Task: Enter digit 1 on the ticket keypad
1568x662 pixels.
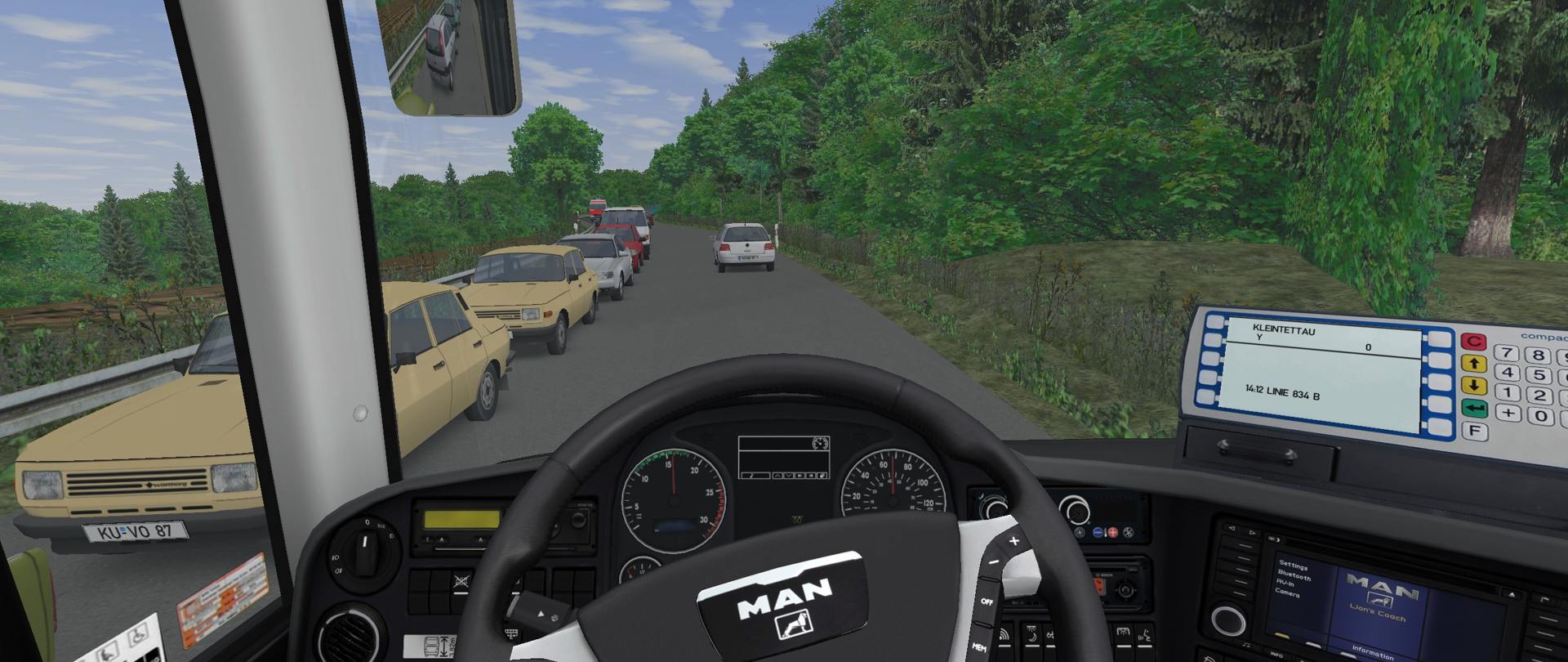Action: coord(1508,393)
